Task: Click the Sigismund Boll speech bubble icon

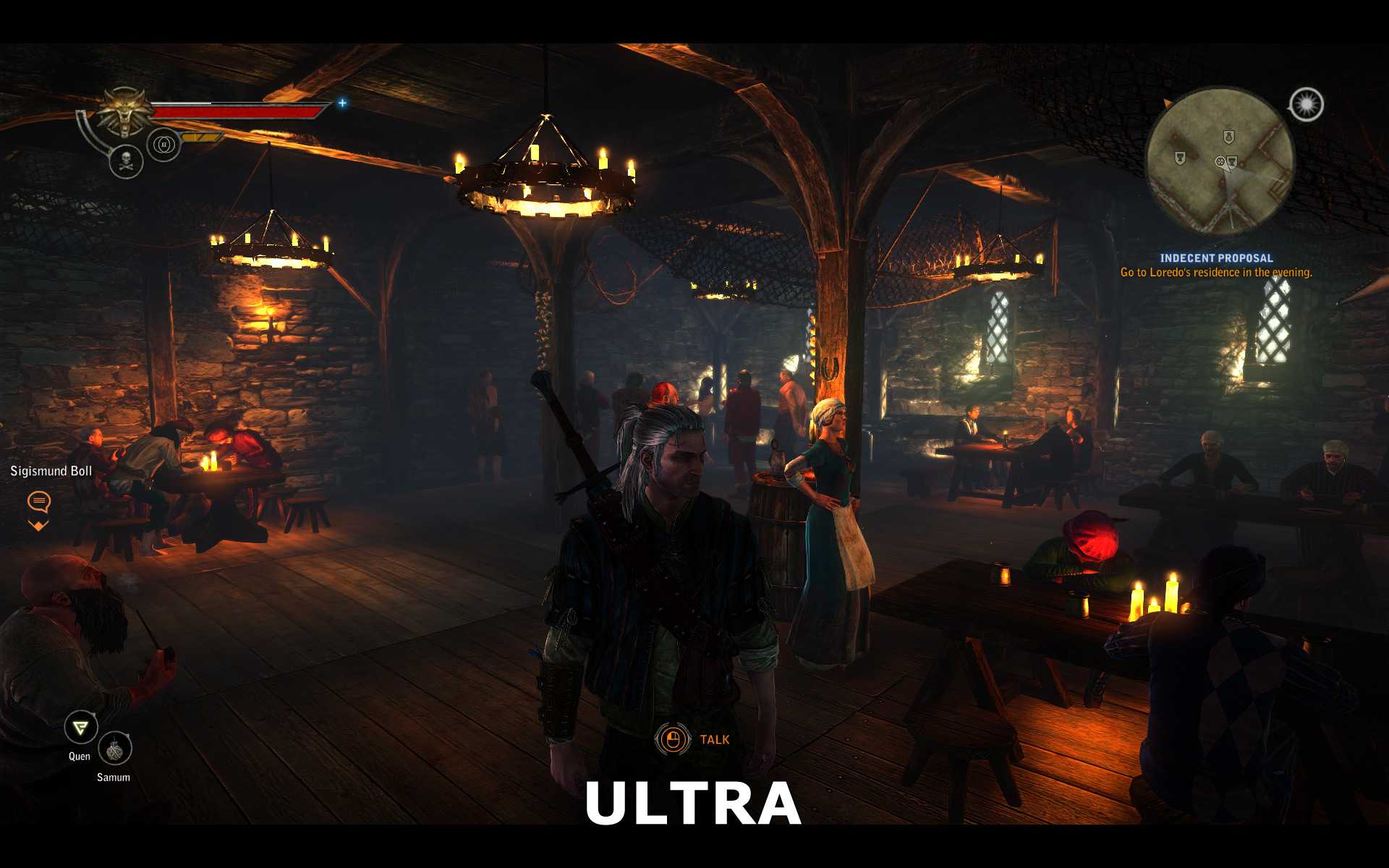Action: 39,501
